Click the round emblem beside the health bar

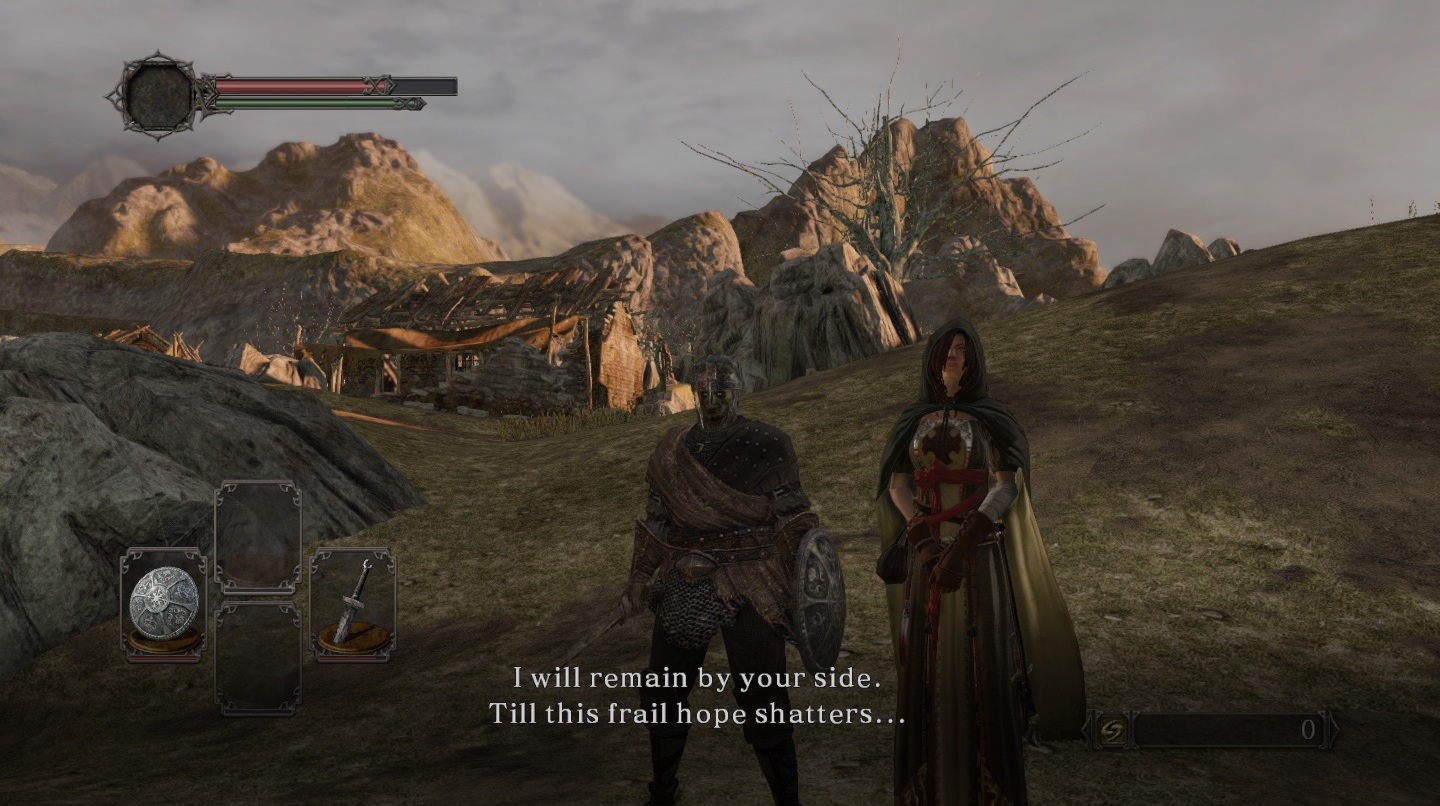(x=157, y=95)
